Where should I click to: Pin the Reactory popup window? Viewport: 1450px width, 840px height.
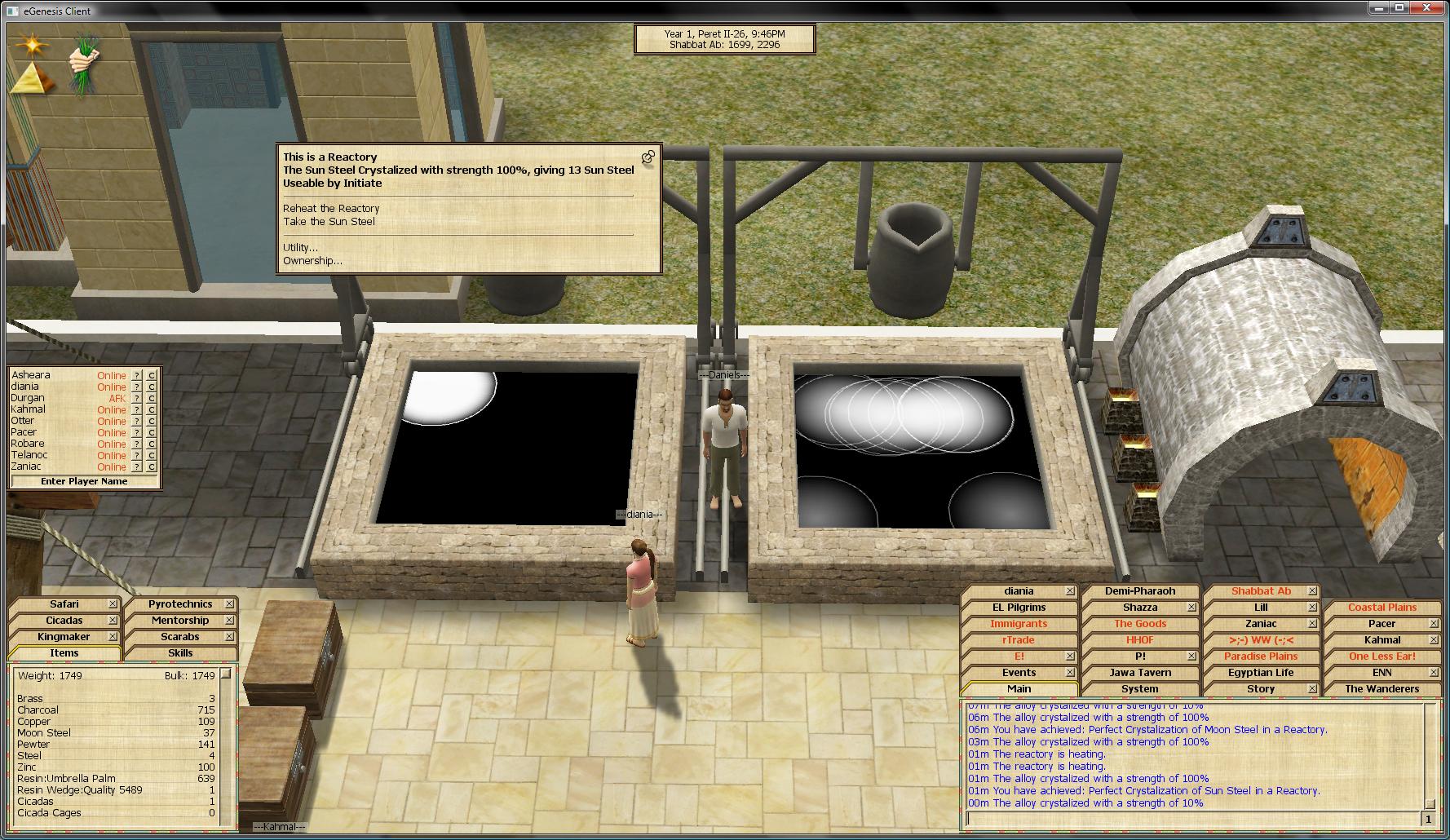pyautogui.click(x=648, y=157)
